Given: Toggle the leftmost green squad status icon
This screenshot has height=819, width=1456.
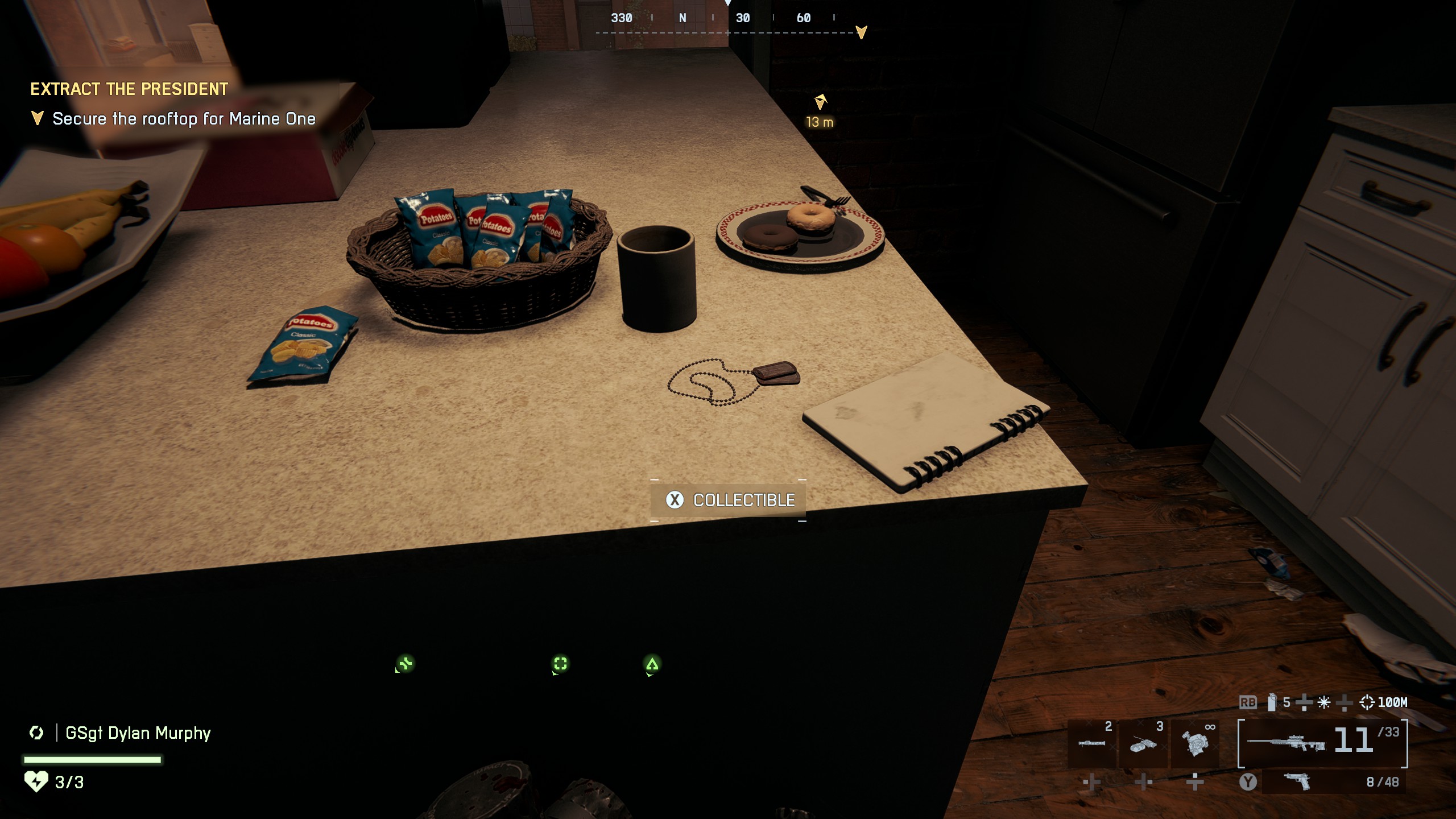Looking at the screenshot, I should click(406, 664).
